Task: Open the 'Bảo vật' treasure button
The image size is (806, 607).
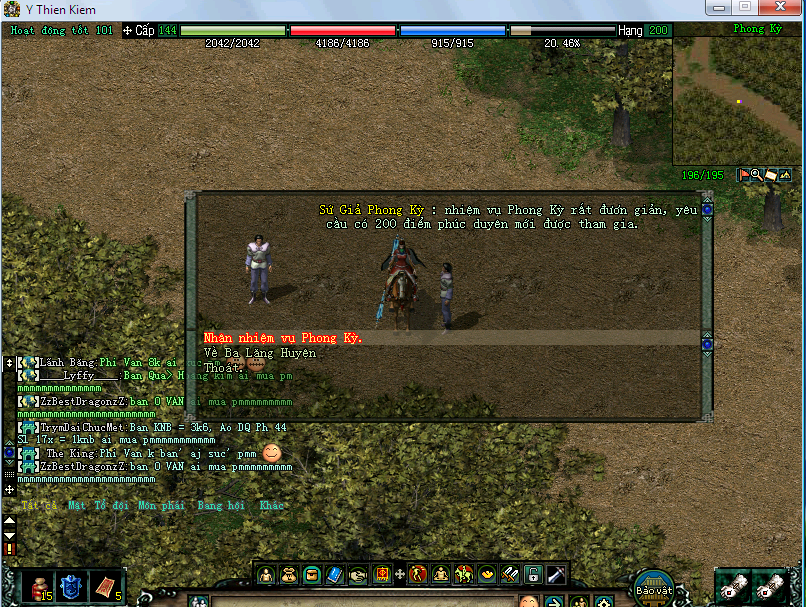Action: click(653, 585)
